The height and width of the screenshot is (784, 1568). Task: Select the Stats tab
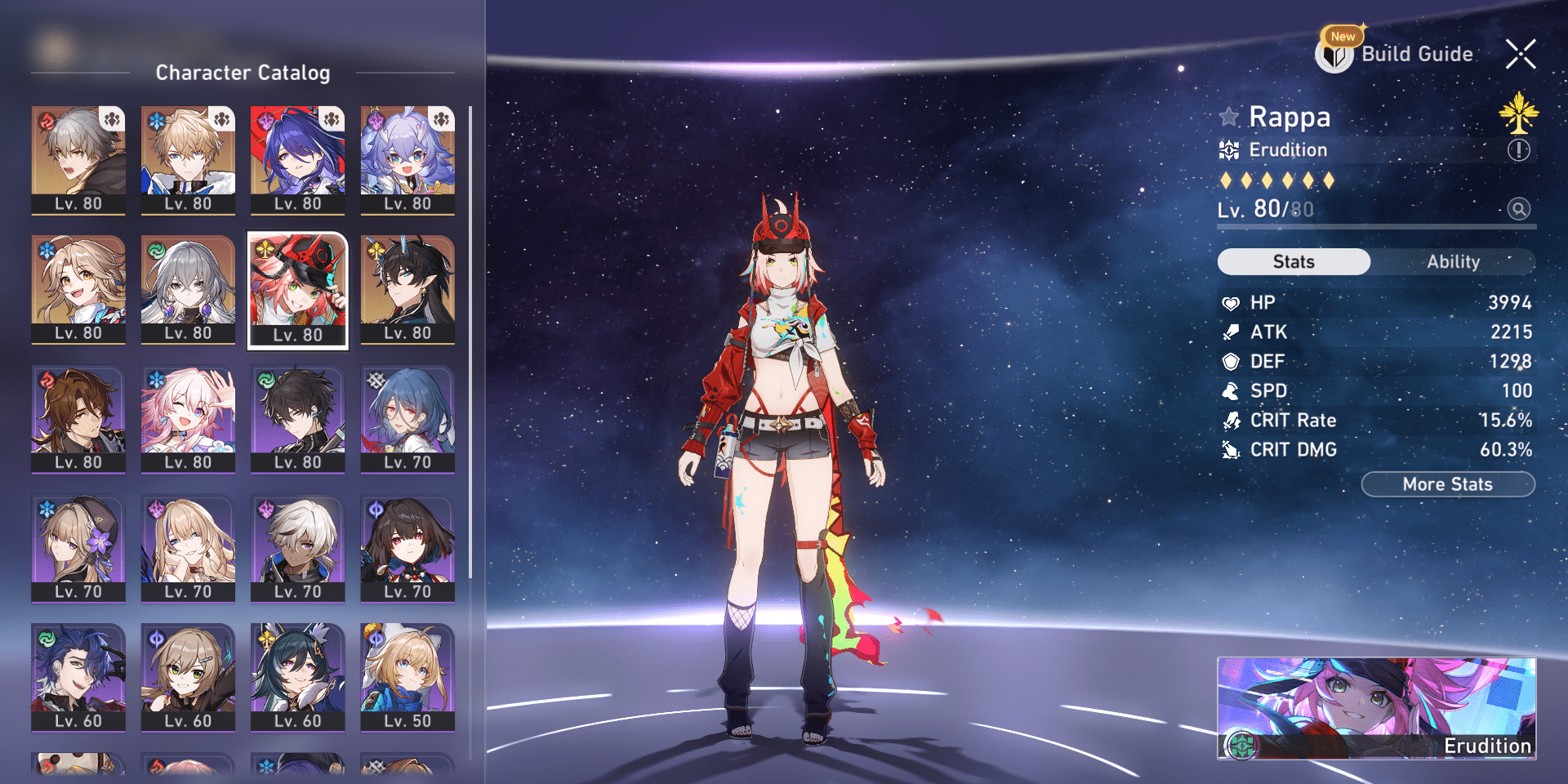1294,261
